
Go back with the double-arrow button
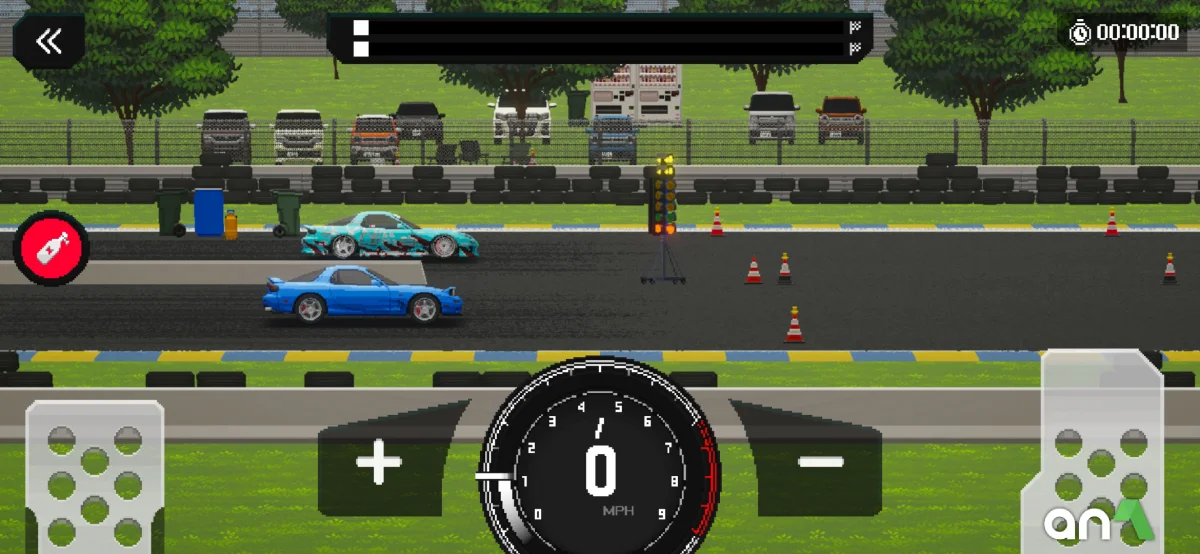48,41
